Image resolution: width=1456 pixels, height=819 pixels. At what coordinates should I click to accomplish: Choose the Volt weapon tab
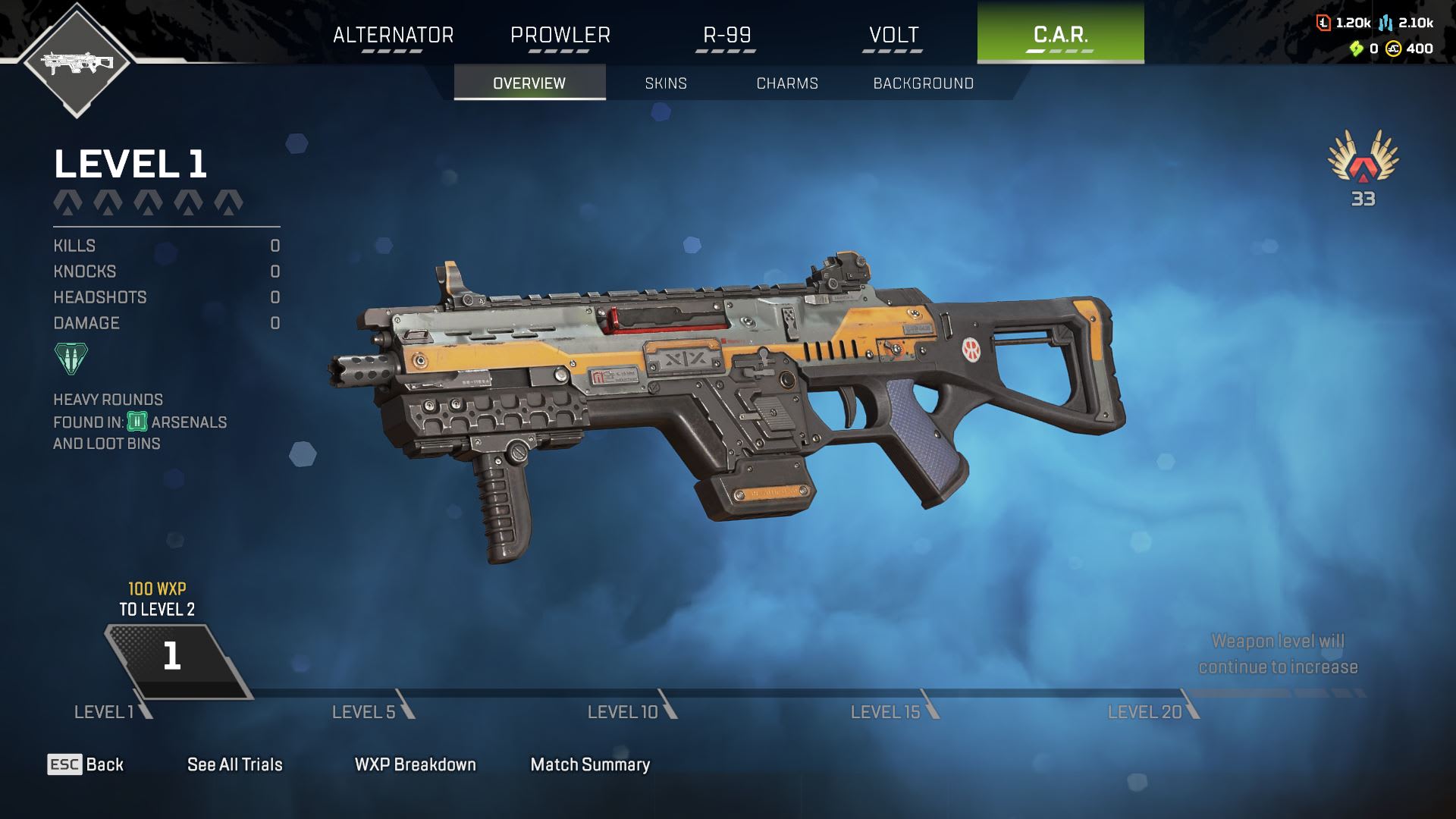[x=893, y=35]
